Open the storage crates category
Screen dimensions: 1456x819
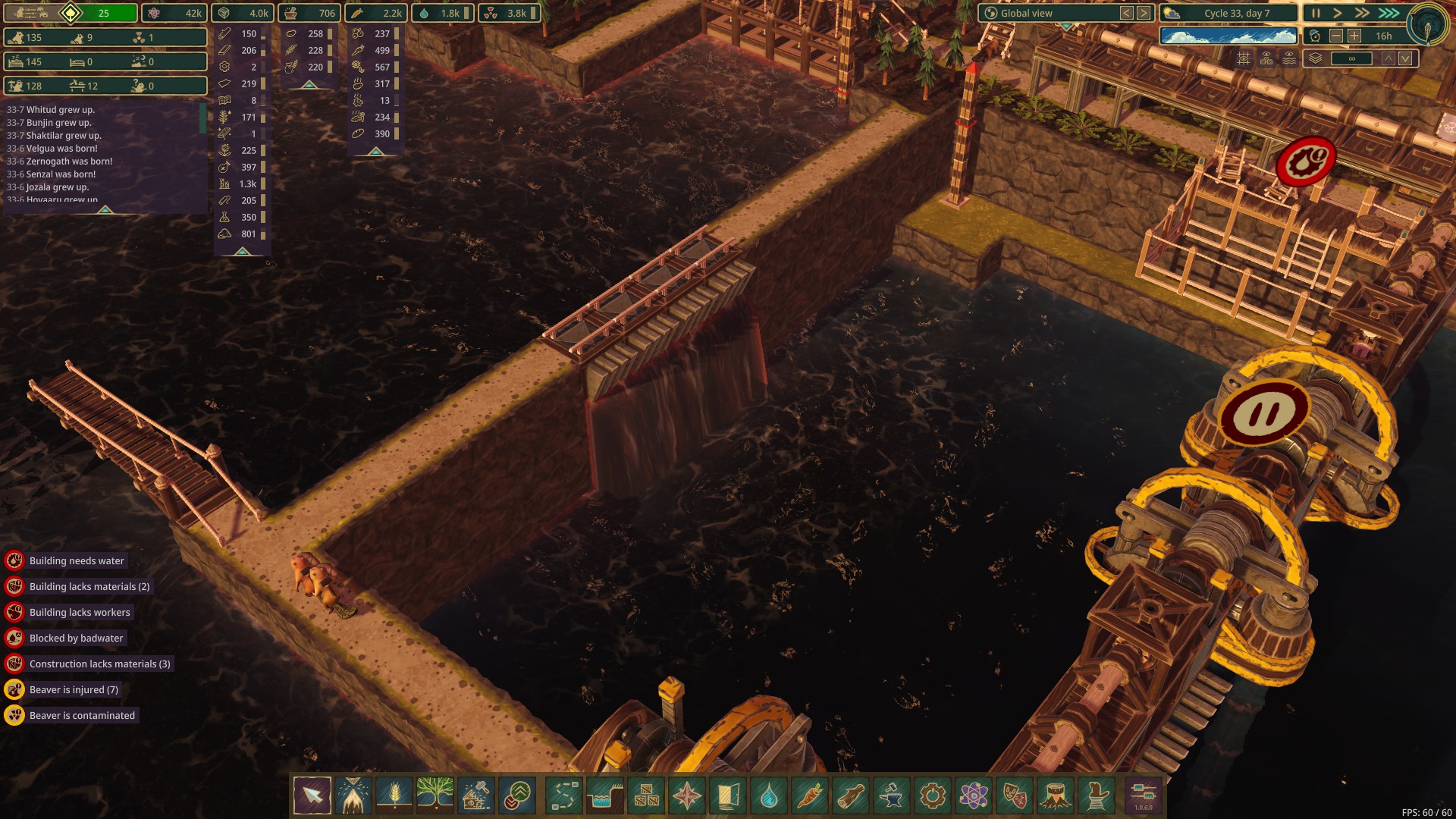[x=646, y=795]
